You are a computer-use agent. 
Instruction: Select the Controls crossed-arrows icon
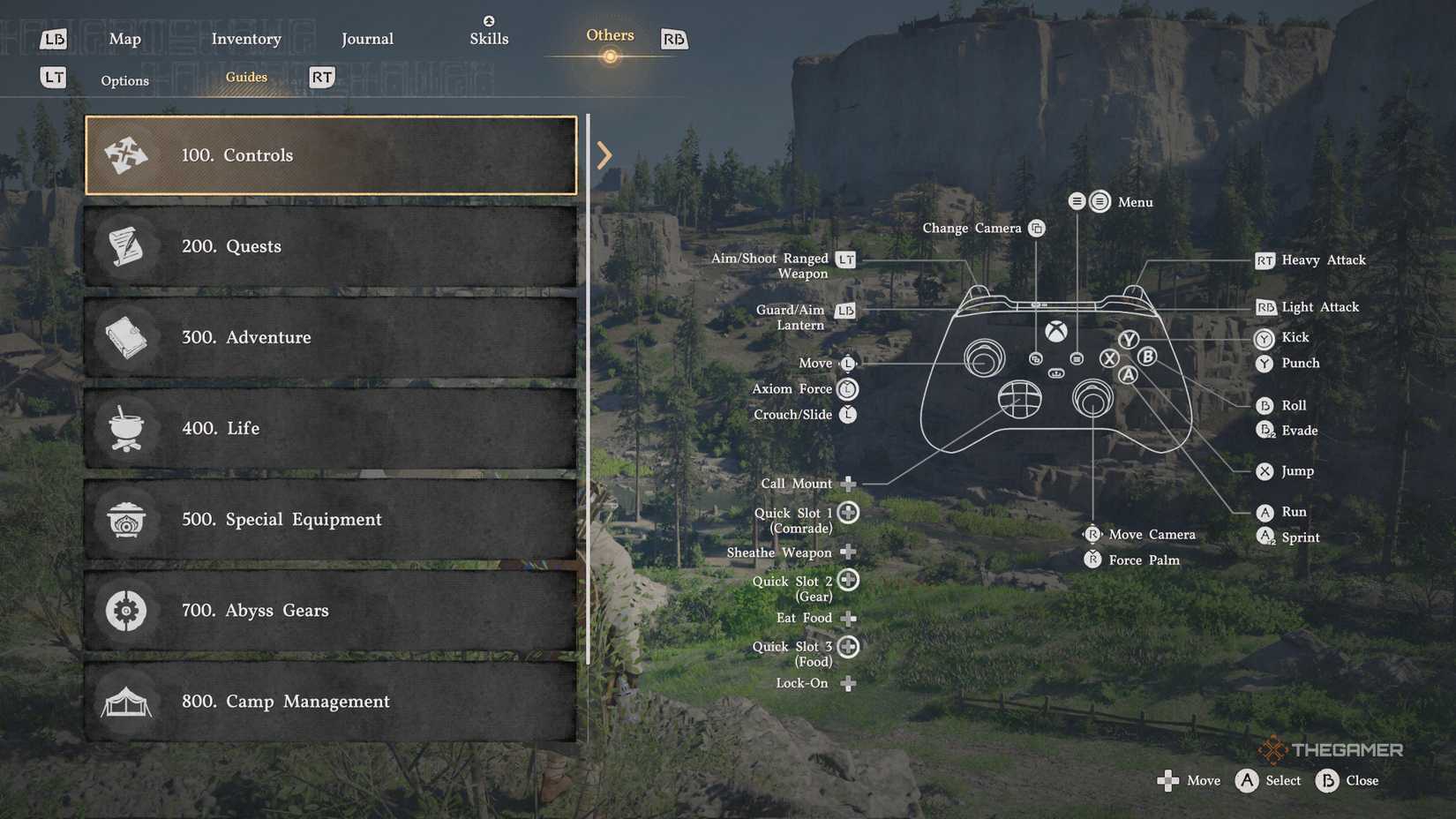click(x=126, y=154)
